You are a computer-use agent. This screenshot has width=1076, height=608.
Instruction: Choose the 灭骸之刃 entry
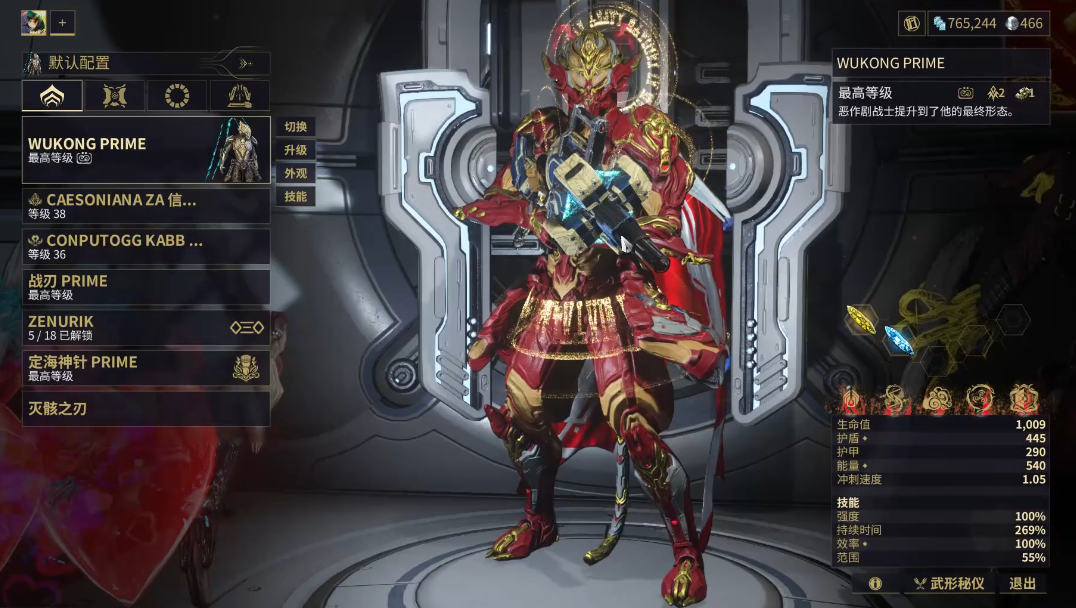coord(146,408)
